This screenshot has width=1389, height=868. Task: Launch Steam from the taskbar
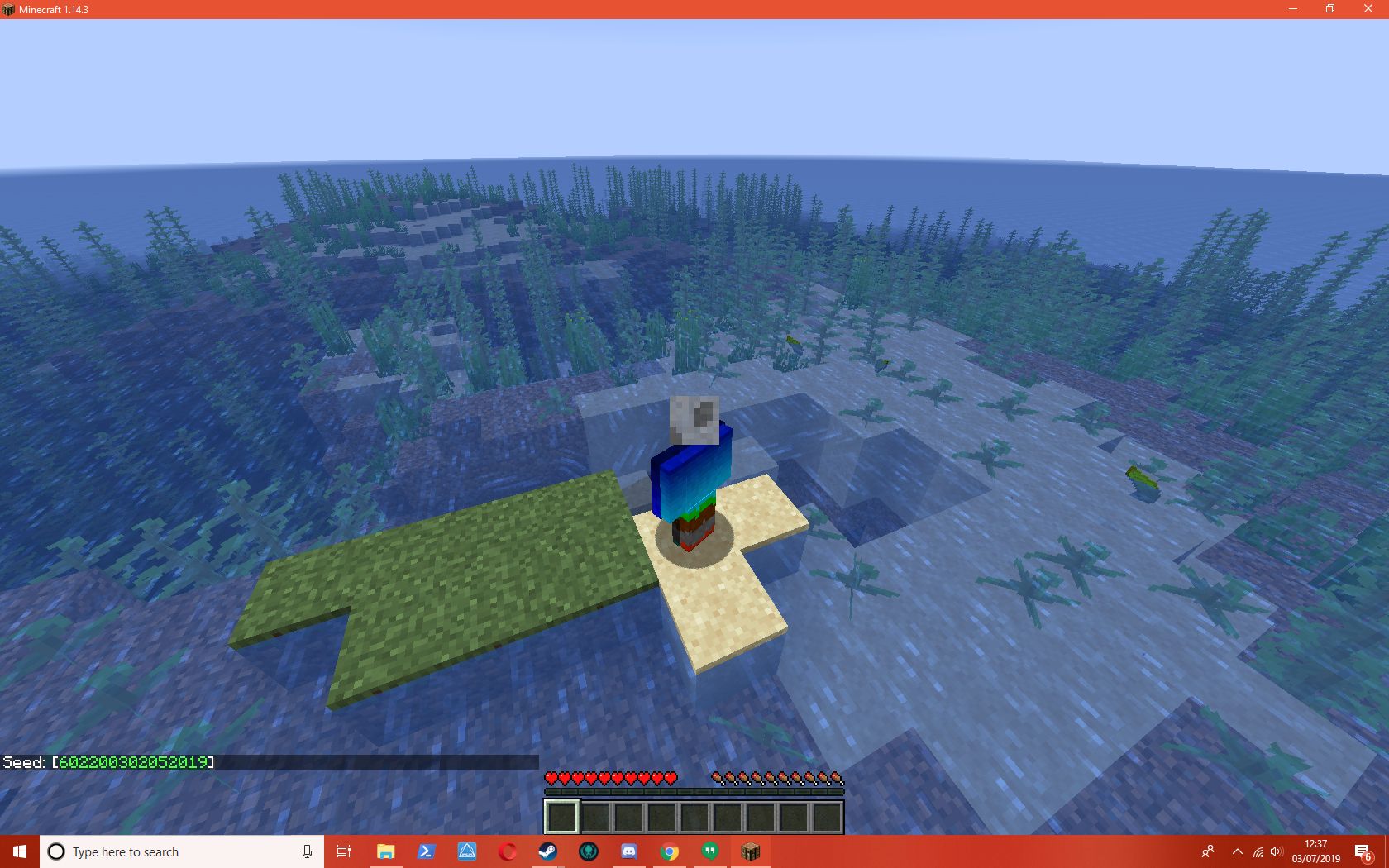coord(547,851)
